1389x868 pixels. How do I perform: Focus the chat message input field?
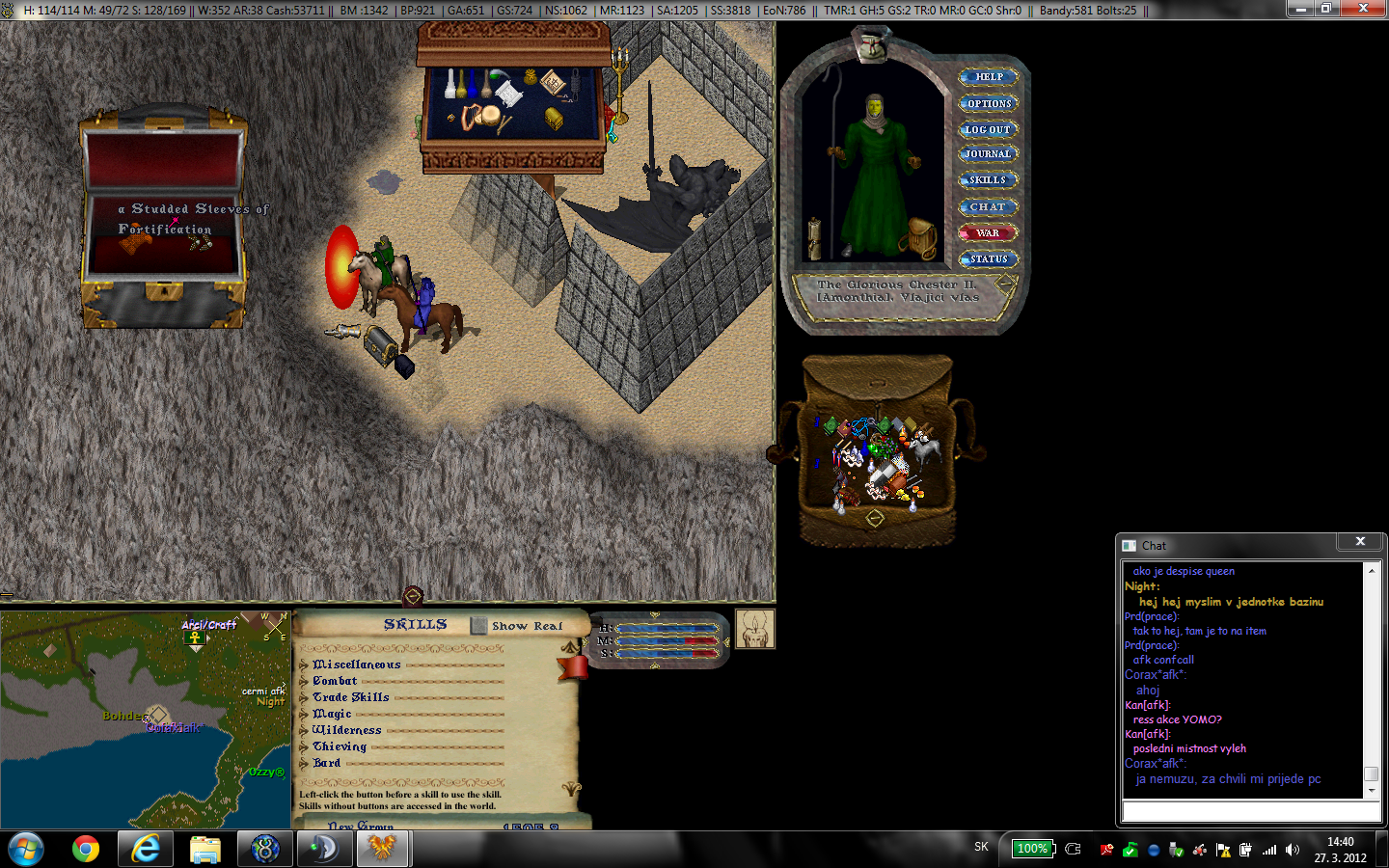click(1250, 811)
